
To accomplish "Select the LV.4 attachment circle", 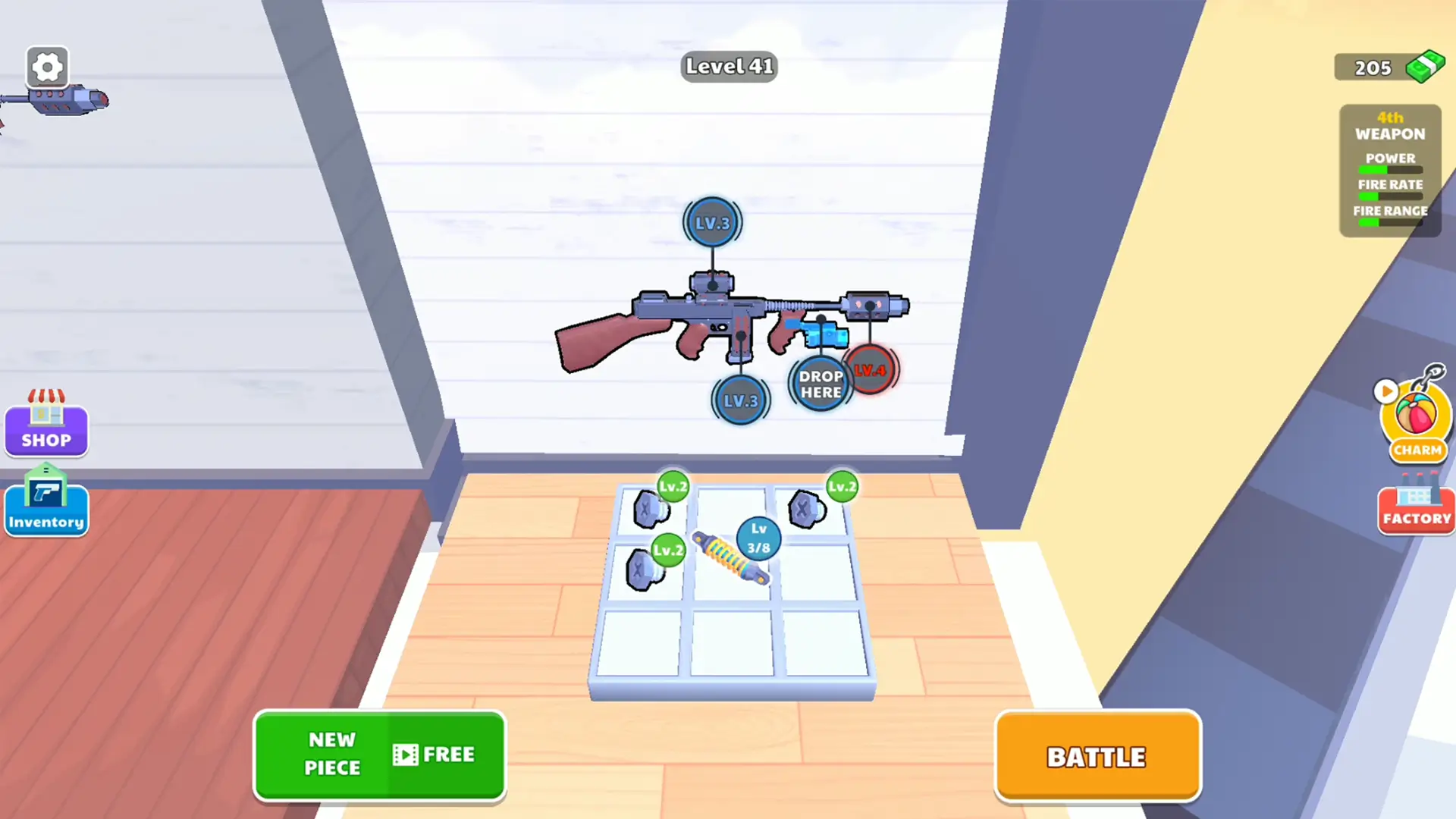I will [x=871, y=371].
